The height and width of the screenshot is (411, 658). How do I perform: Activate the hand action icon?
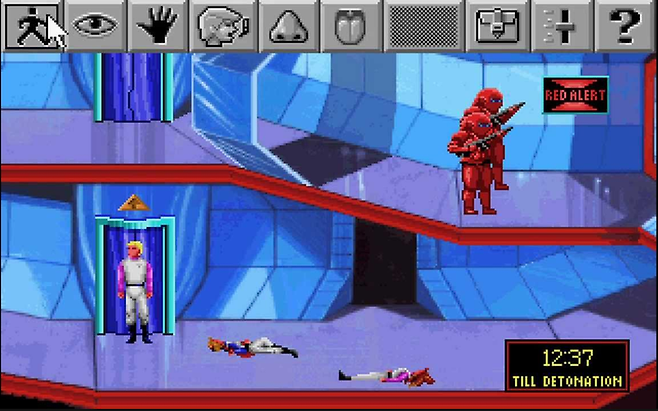[161, 26]
